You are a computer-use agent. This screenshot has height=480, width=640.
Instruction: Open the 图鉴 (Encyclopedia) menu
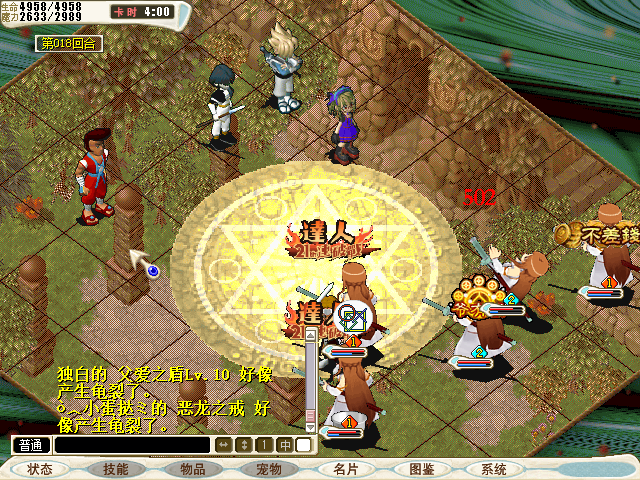(x=421, y=469)
